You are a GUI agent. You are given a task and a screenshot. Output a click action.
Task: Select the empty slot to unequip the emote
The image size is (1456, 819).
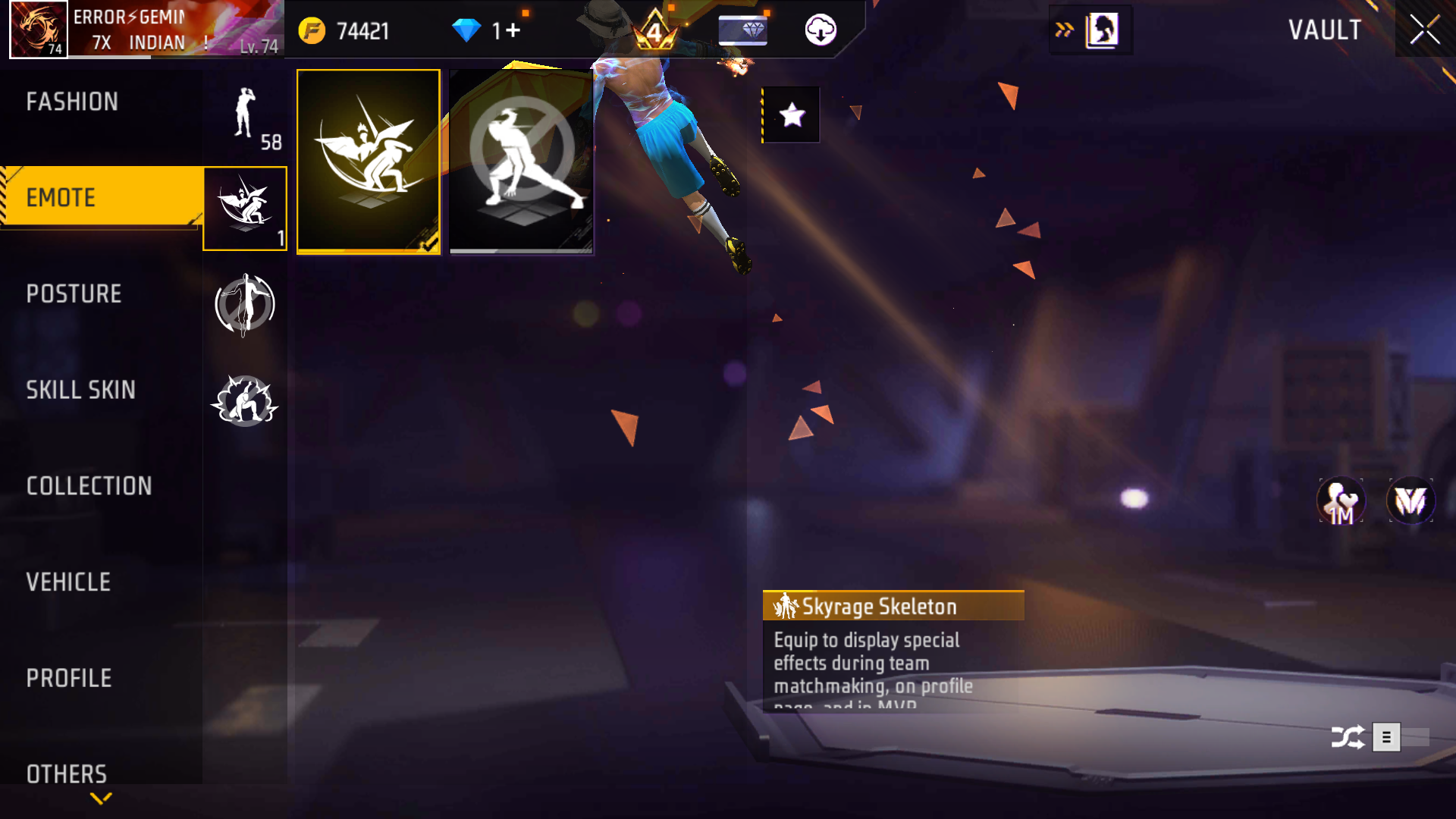(x=520, y=160)
